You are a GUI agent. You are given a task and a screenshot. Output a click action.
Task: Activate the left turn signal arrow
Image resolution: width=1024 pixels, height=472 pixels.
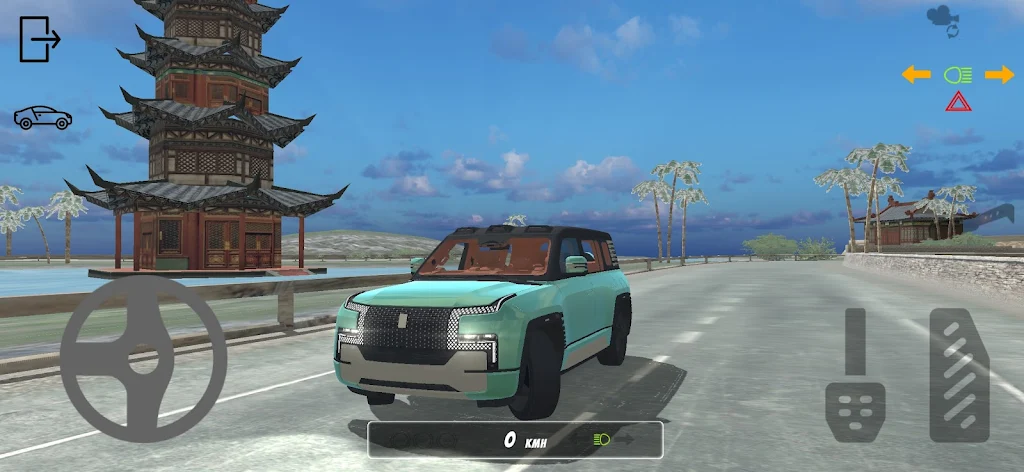916,74
